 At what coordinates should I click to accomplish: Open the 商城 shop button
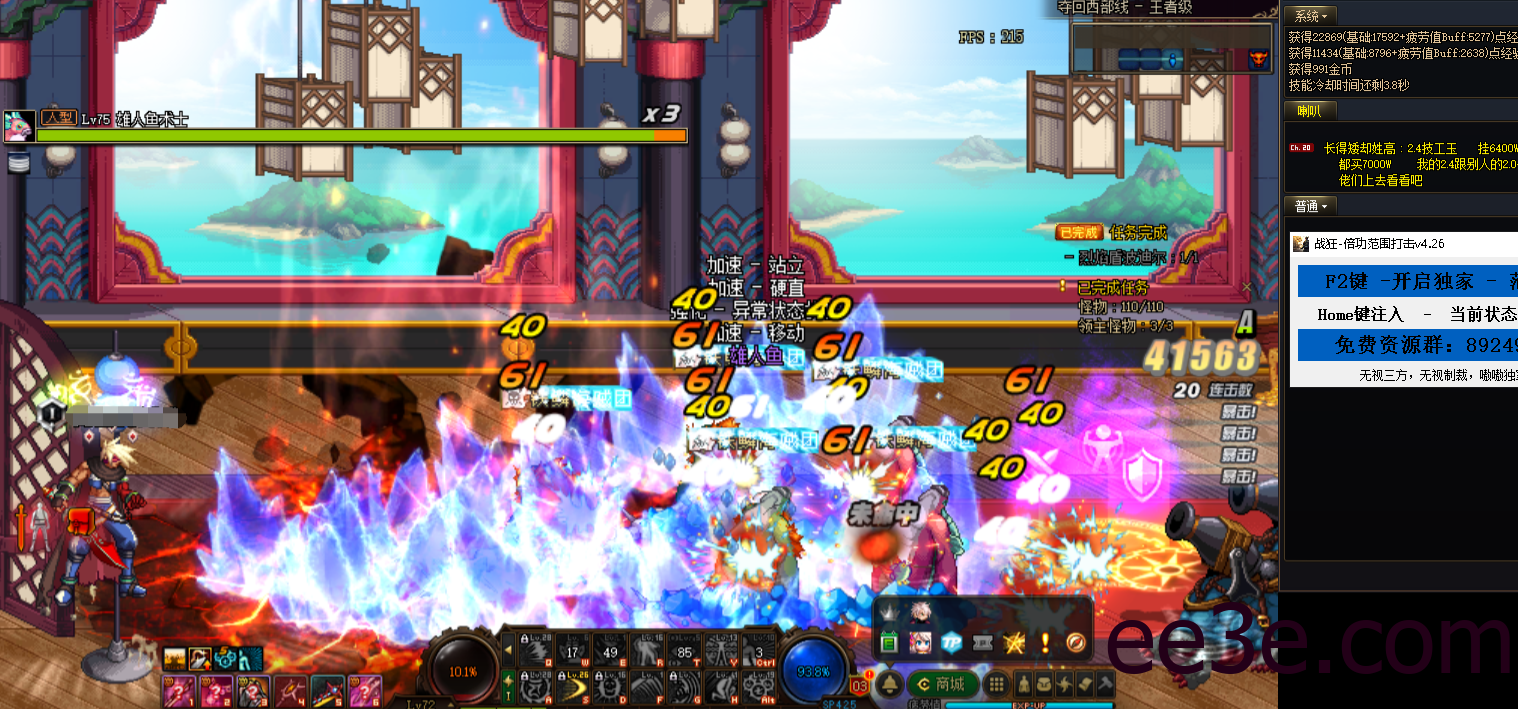click(x=941, y=685)
